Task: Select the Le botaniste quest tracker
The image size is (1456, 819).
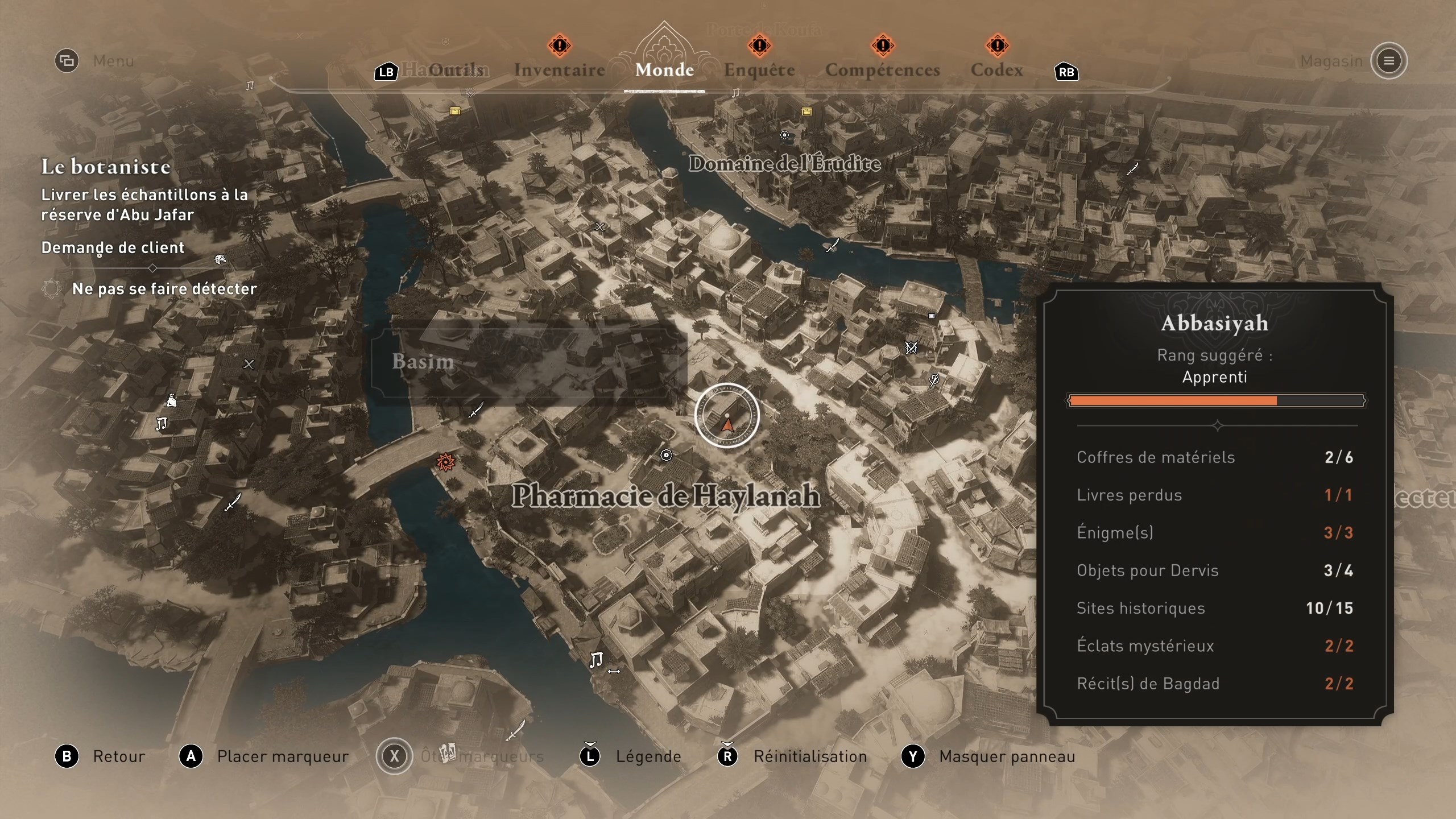Action: coord(106,167)
